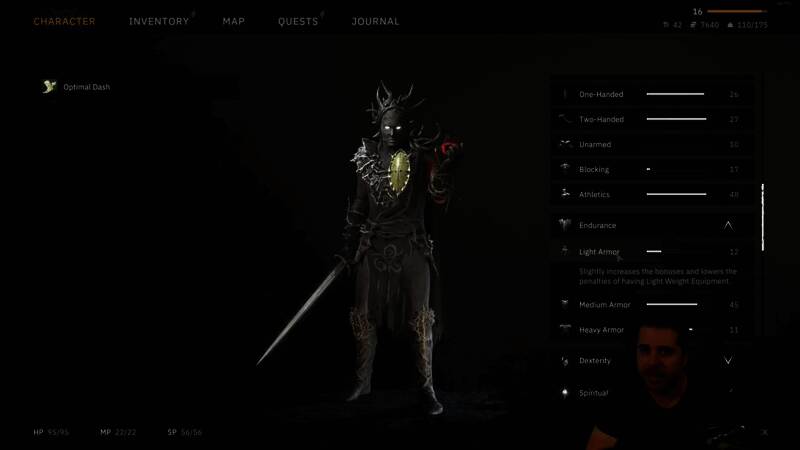Viewport: 800px width, 450px height.
Task: Select the Unarmed skill row
Action: (650, 144)
